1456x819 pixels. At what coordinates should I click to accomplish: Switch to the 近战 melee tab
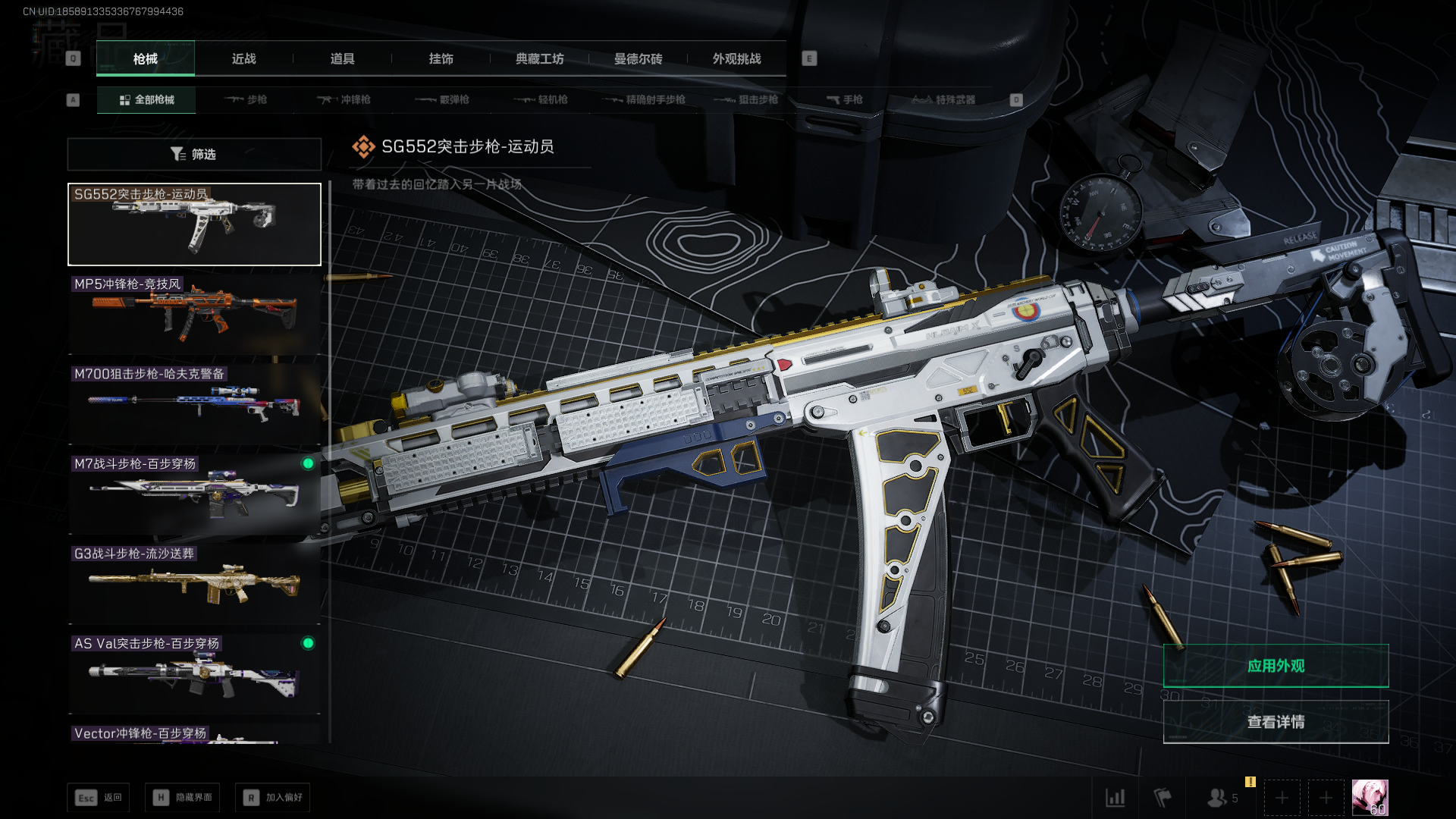(x=243, y=58)
